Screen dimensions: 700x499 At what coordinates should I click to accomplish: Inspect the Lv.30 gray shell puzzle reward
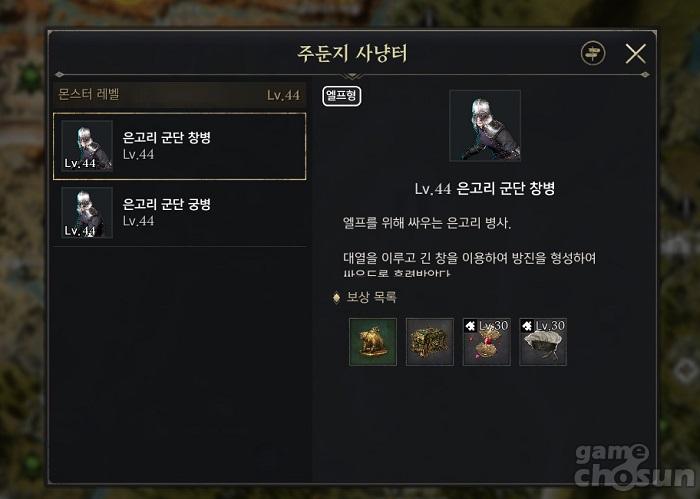pos(543,342)
